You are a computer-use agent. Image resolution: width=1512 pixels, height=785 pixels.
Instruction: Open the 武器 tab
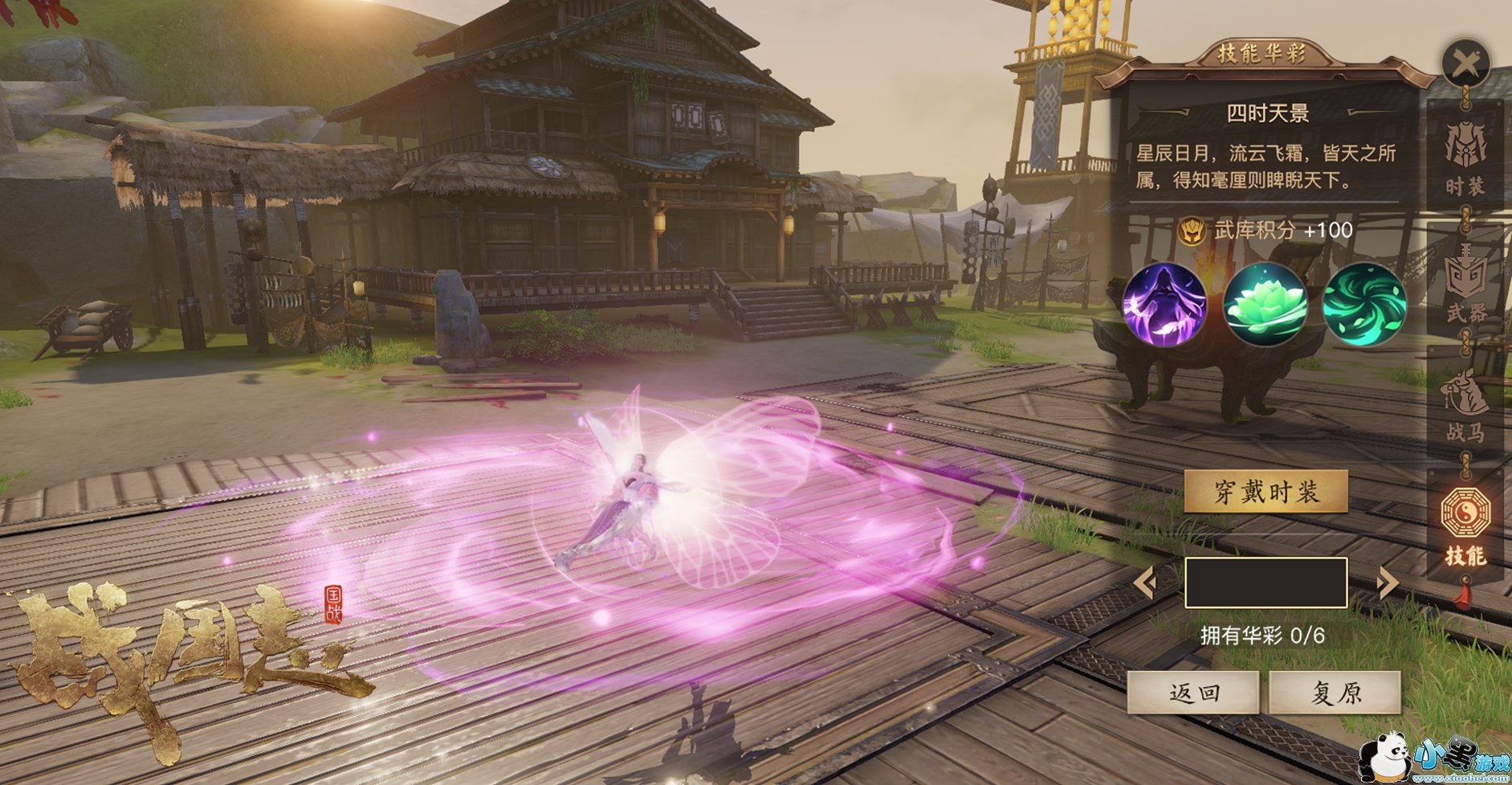tap(1465, 285)
